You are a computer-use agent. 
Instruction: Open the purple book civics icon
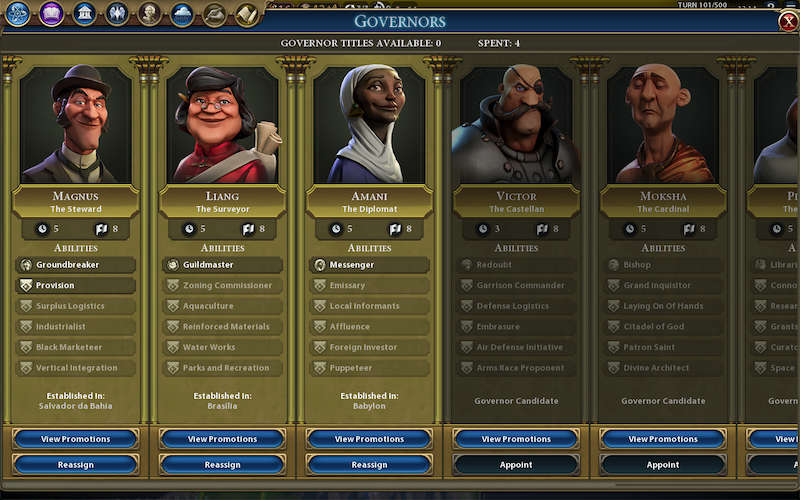[52, 13]
